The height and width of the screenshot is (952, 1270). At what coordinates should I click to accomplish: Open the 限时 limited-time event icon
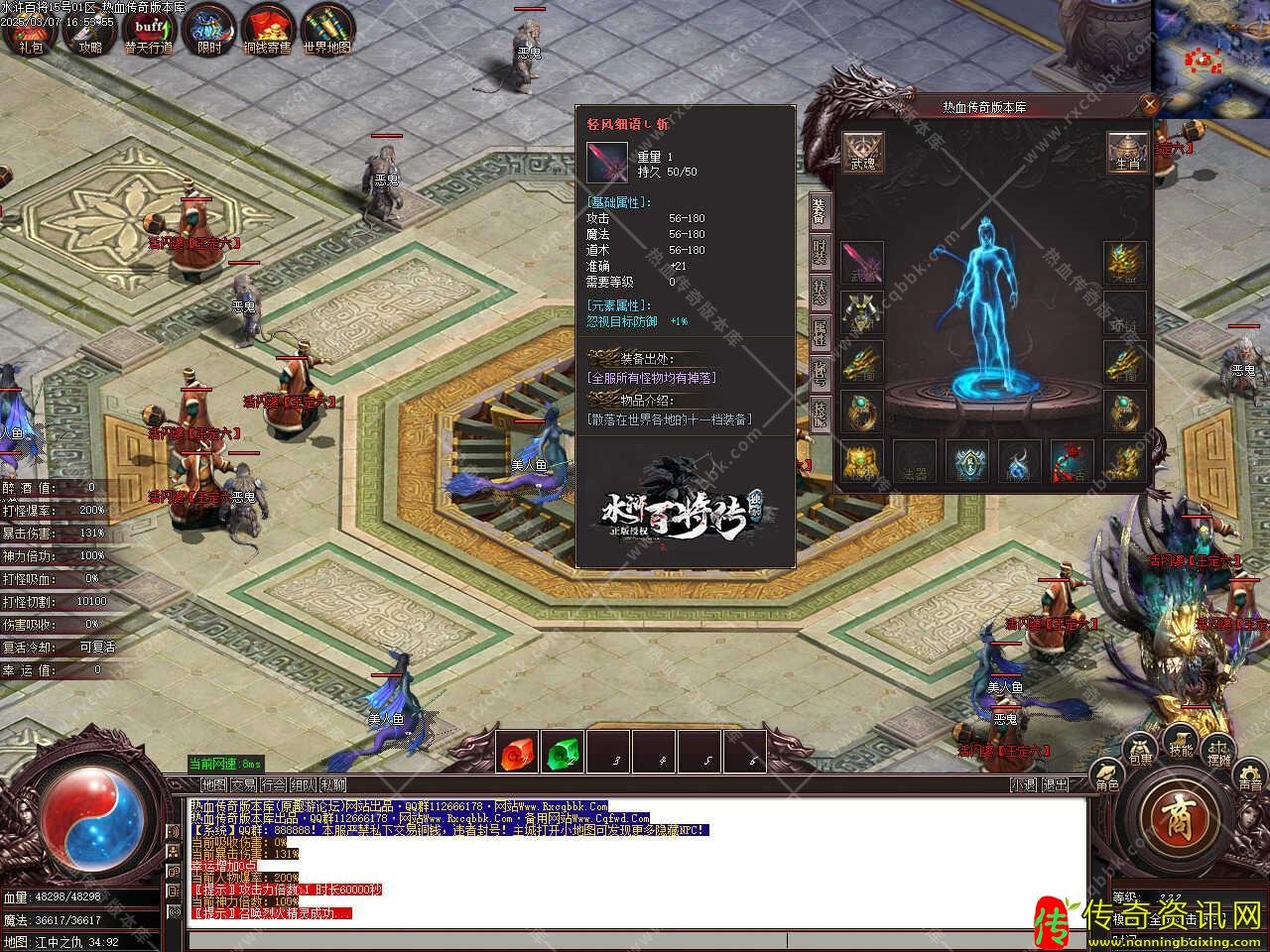[x=209, y=28]
